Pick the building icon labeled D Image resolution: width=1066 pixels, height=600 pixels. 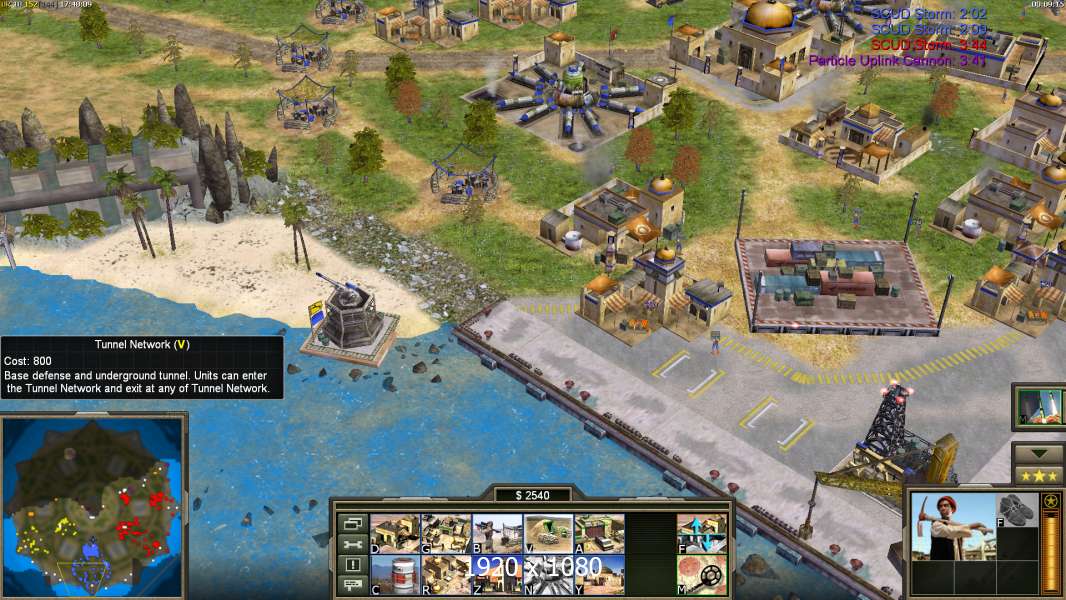395,533
